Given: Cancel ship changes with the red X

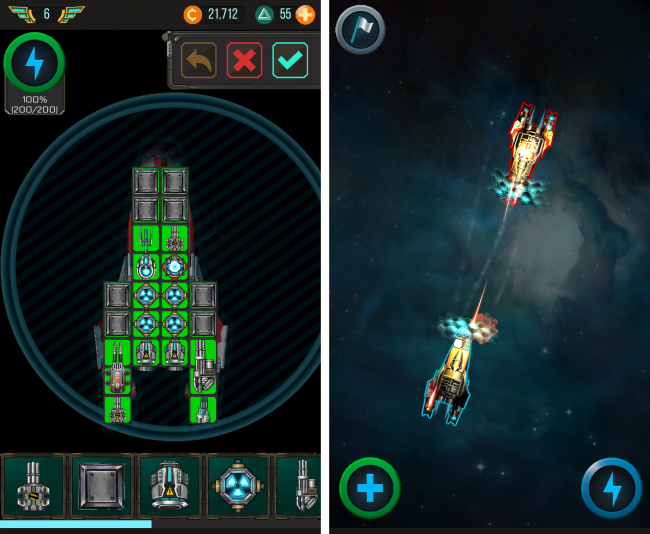Looking at the screenshot, I should pyautogui.click(x=244, y=60).
